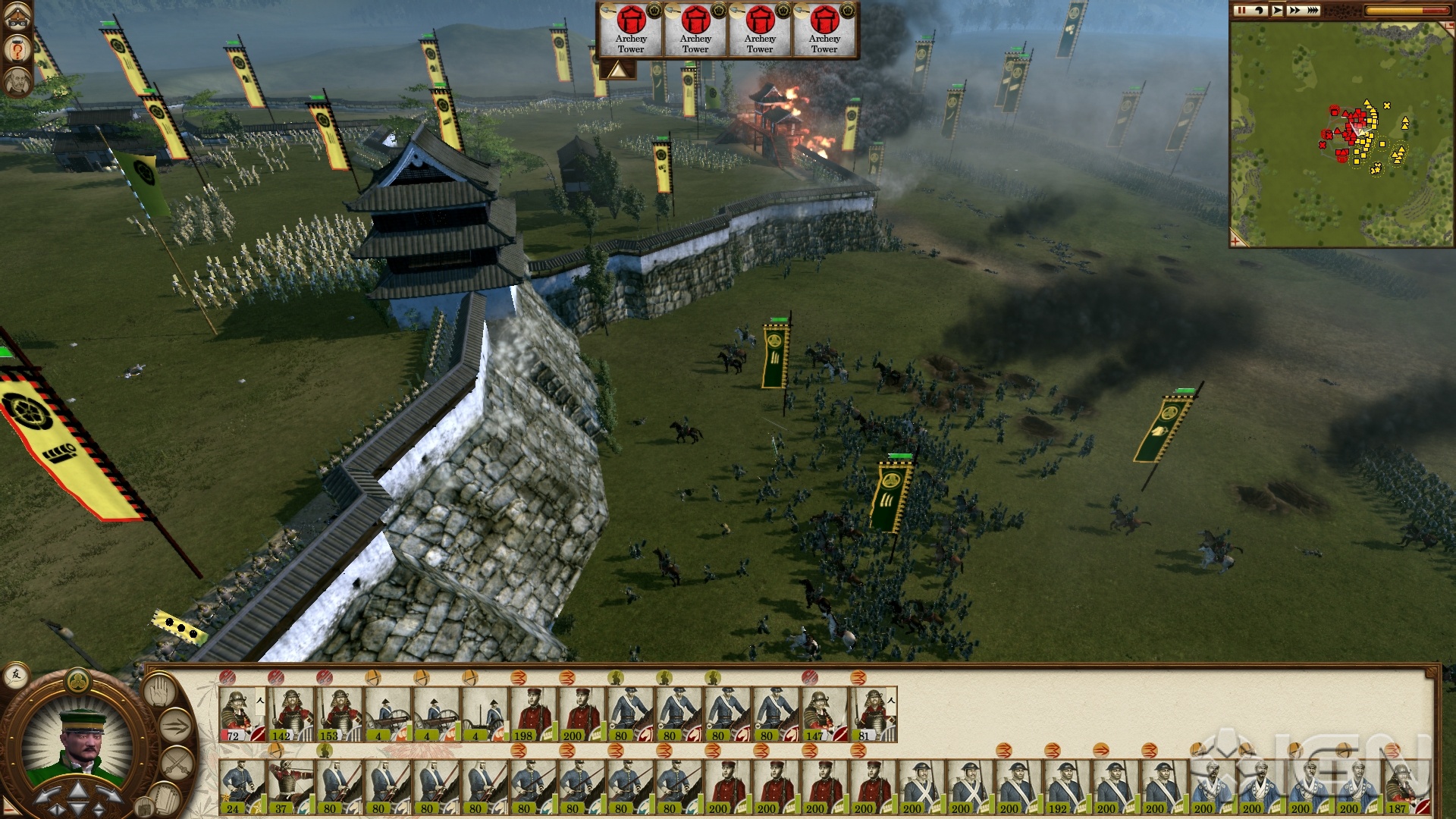Switch to double fast-forward speed
The width and height of the screenshot is (1456, 819).
[1294, 11]
